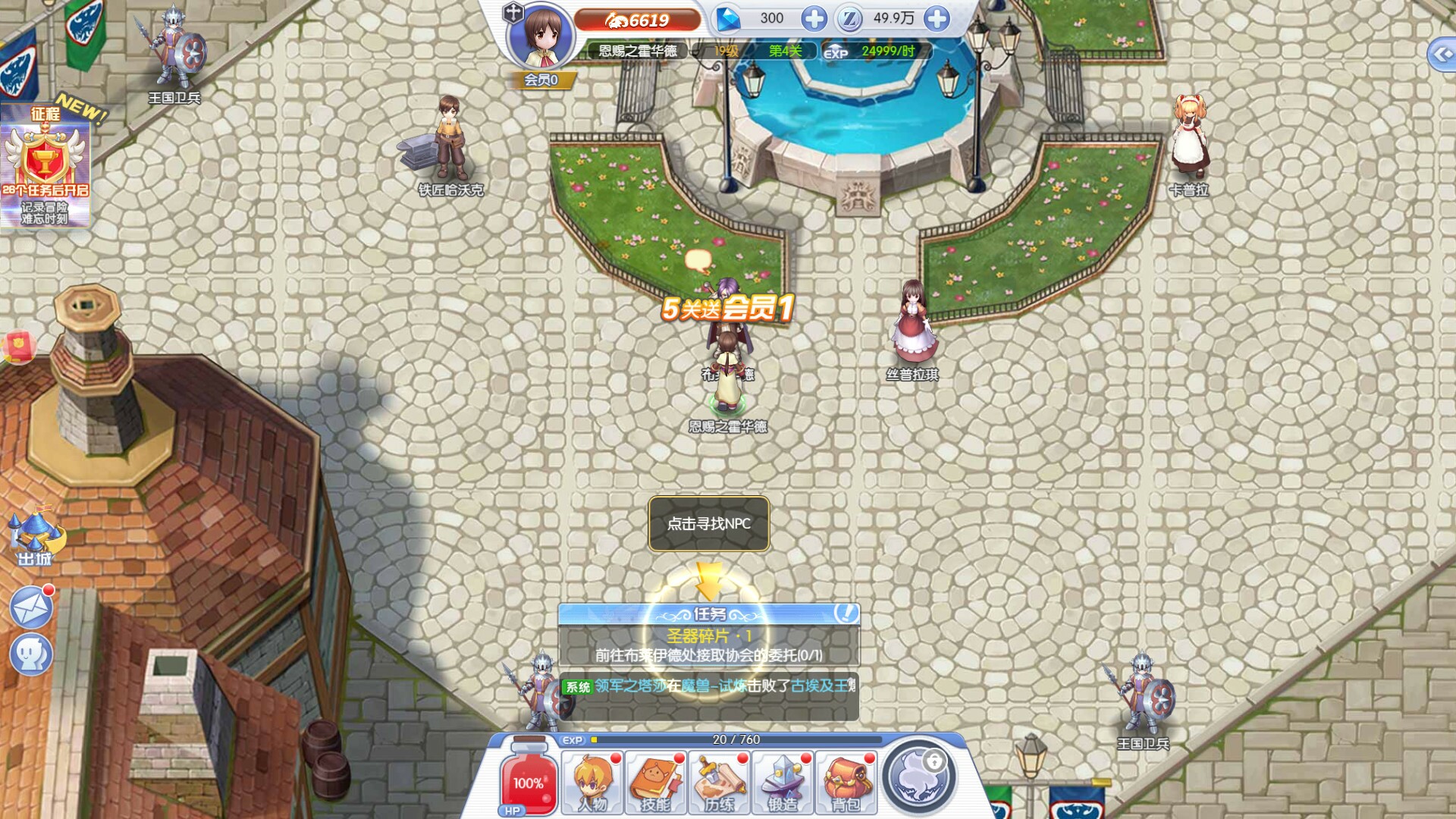Open the player avatar portrait
This screenshot has width=1456, height=819.
coord(541,36)
